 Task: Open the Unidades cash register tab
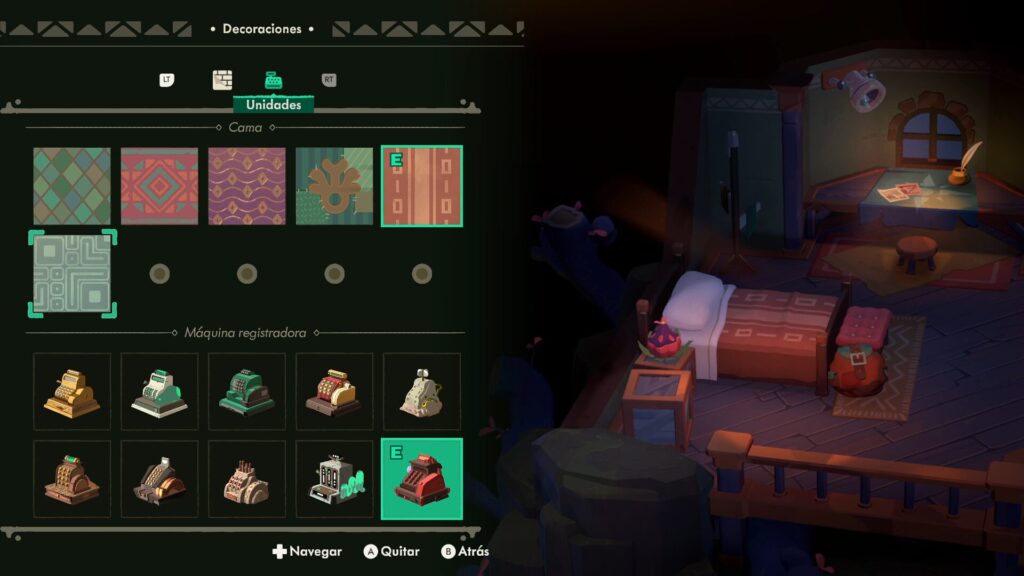pyautogui.click(x=273, y=80)
